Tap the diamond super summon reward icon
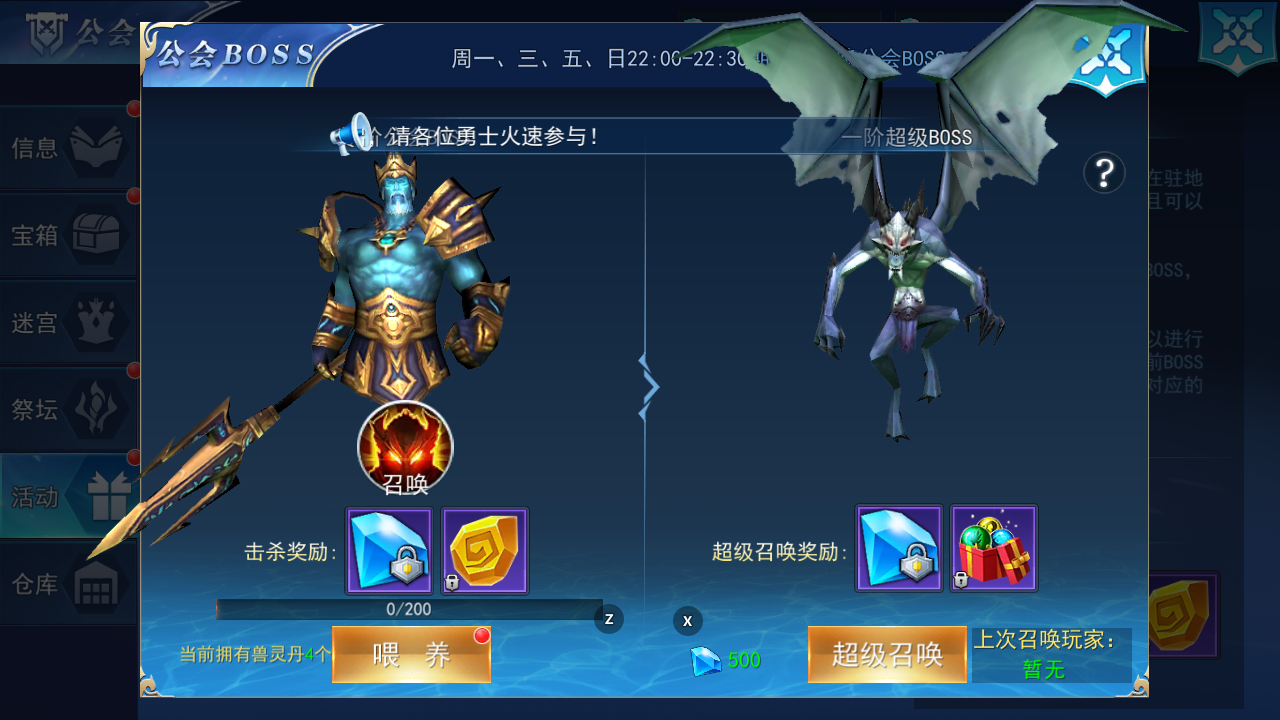Viewport: 1280px width, 720px height. [x=898, y=548]
